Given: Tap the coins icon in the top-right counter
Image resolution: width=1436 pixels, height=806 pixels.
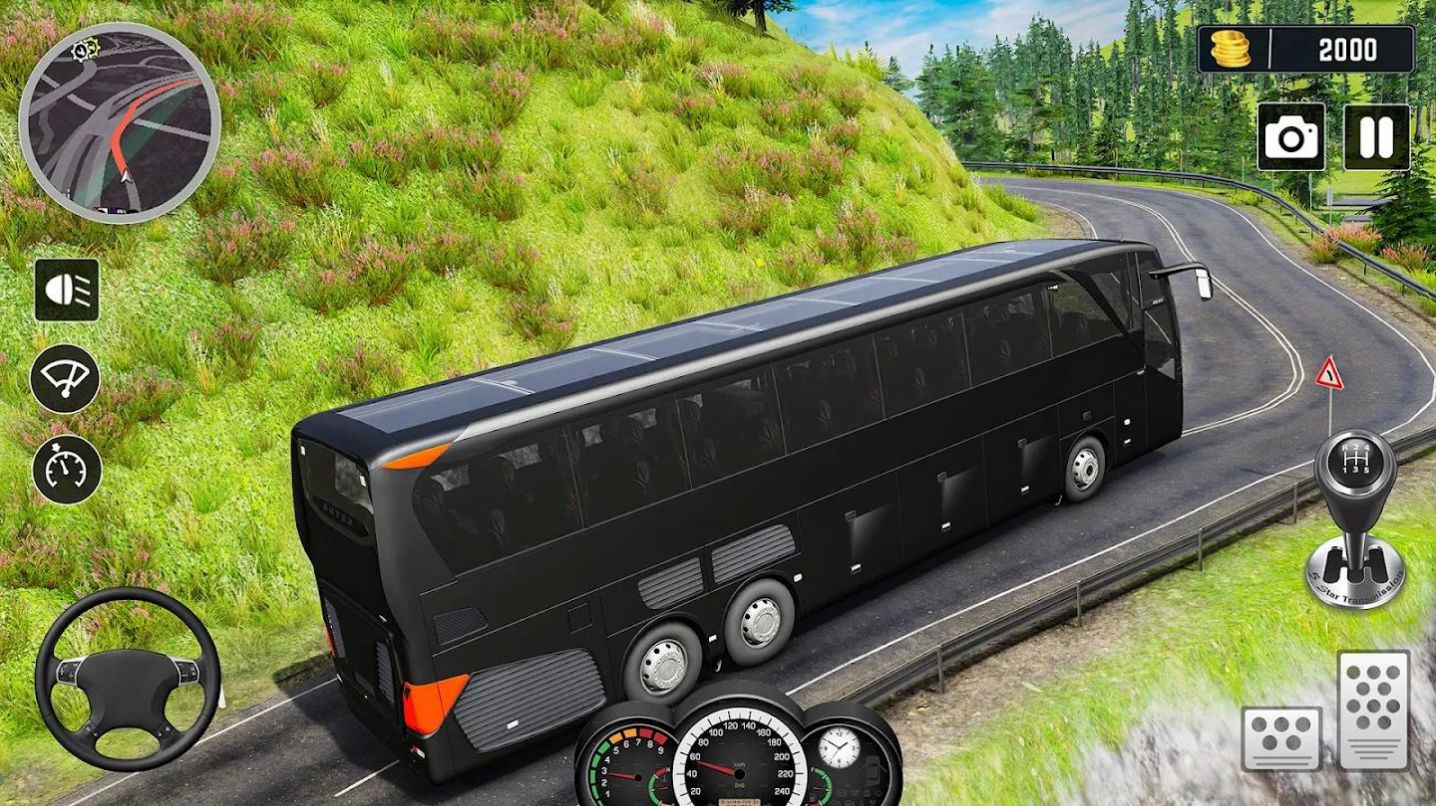Looking at the screenshot, I should [x=1232, y=49].
